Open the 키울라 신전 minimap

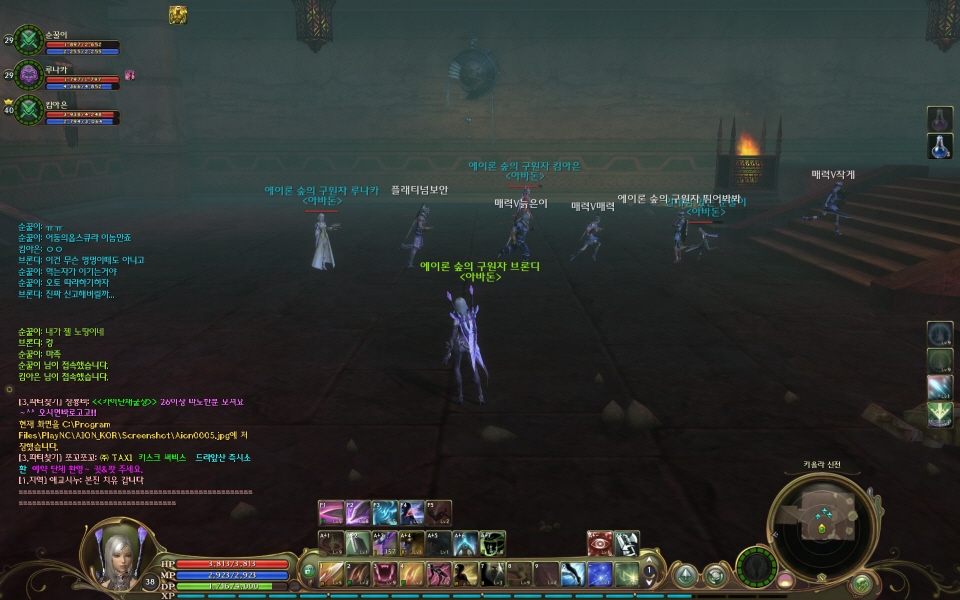pos(822,518)
